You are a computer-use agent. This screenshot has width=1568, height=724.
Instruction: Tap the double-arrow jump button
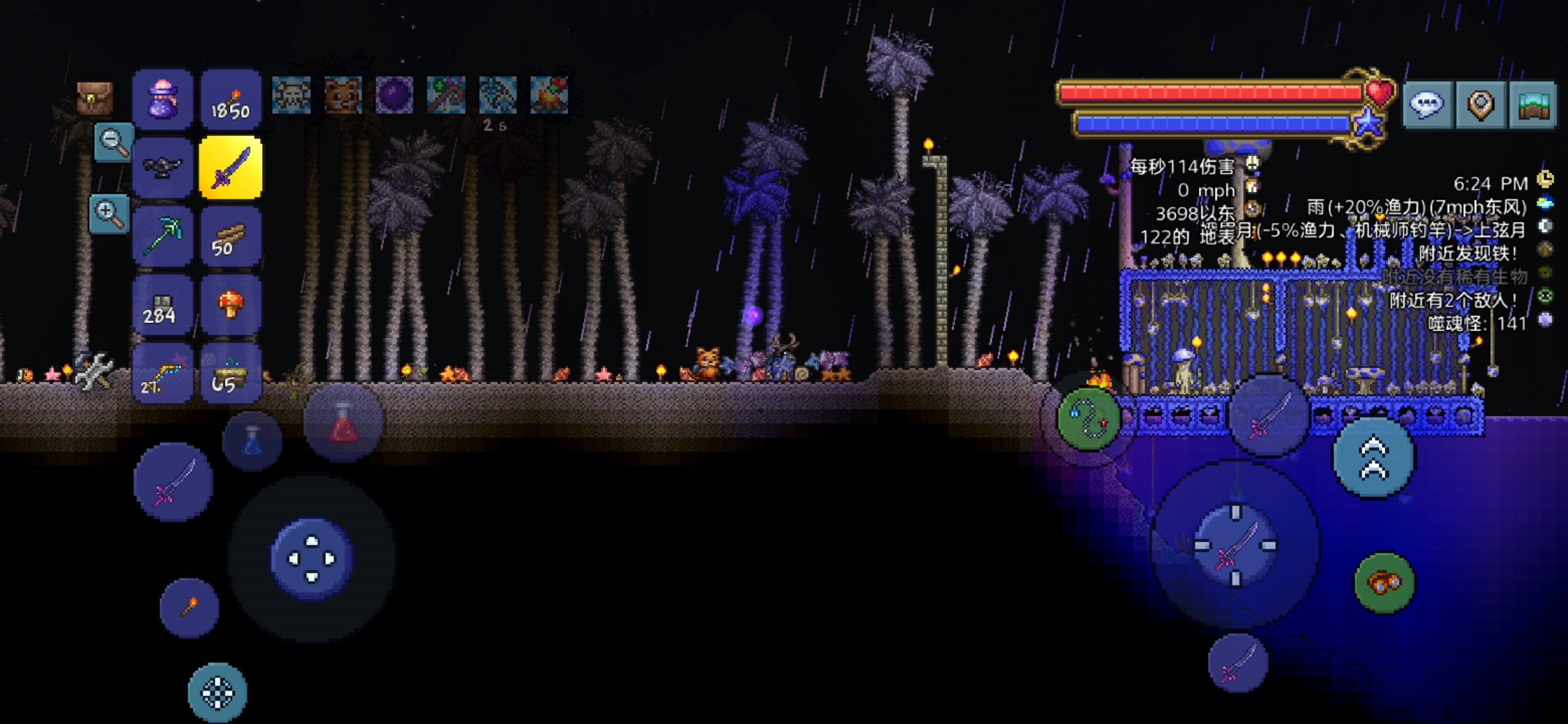coord(1374,457)
